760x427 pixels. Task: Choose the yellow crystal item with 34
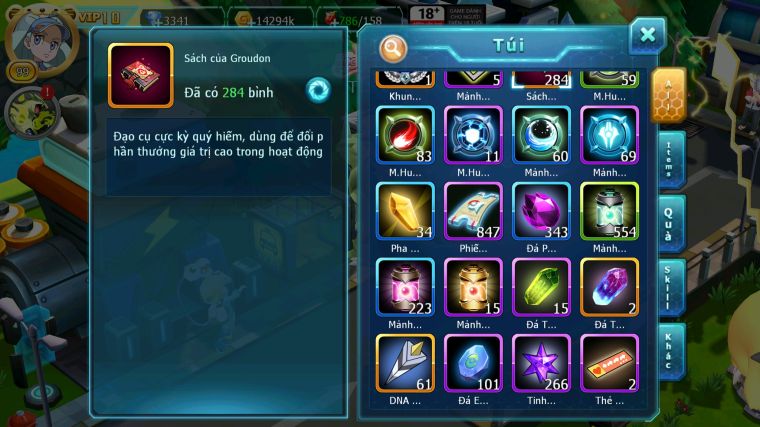[x=405, y=211]
